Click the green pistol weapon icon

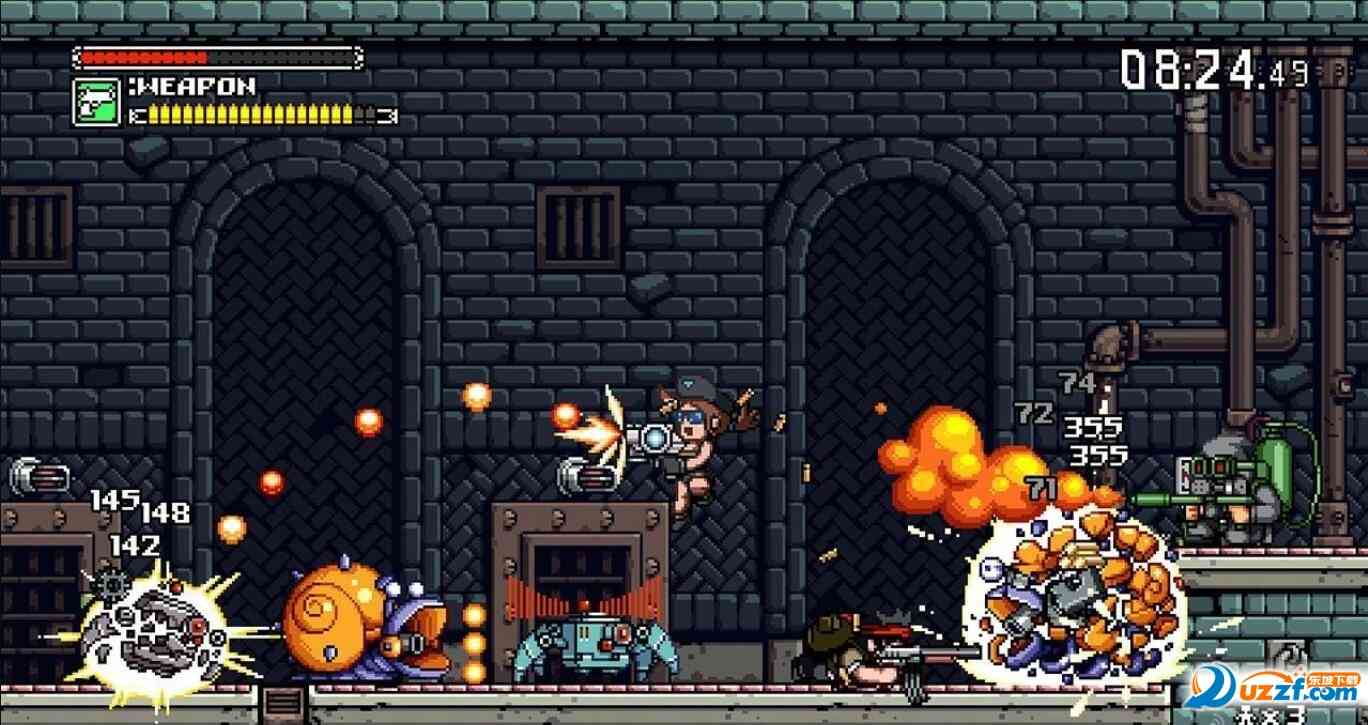pyautogui.click(x=97, y=101)
